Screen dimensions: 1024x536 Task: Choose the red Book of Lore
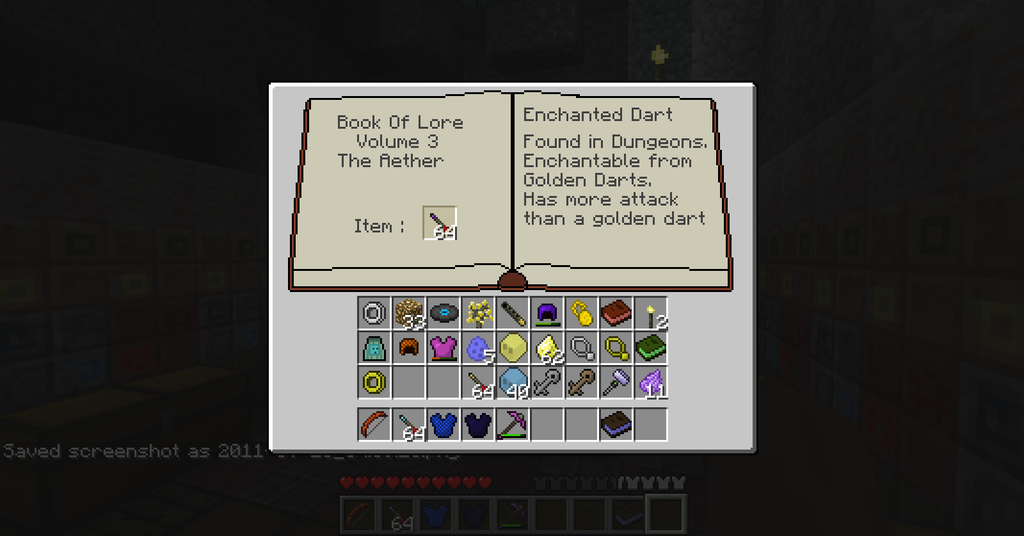pos(615,313)
